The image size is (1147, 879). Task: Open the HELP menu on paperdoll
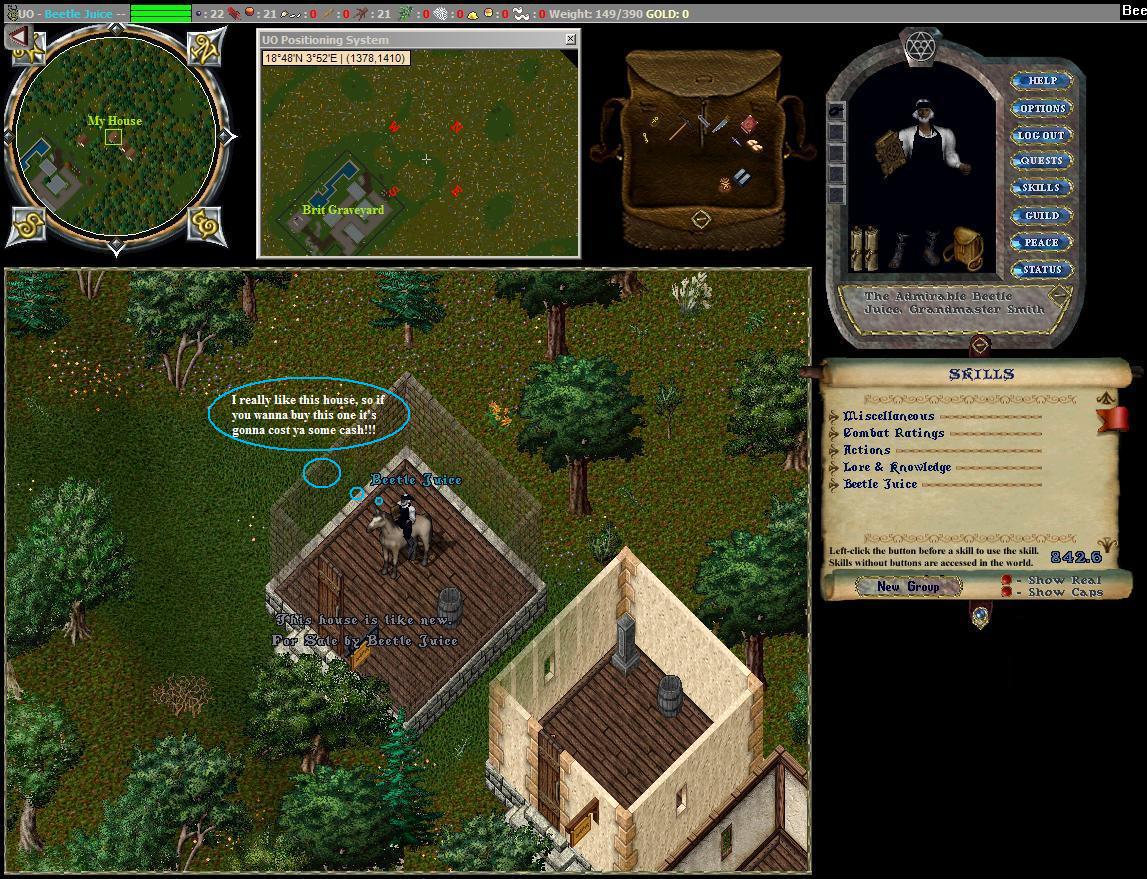(1041, 81)
